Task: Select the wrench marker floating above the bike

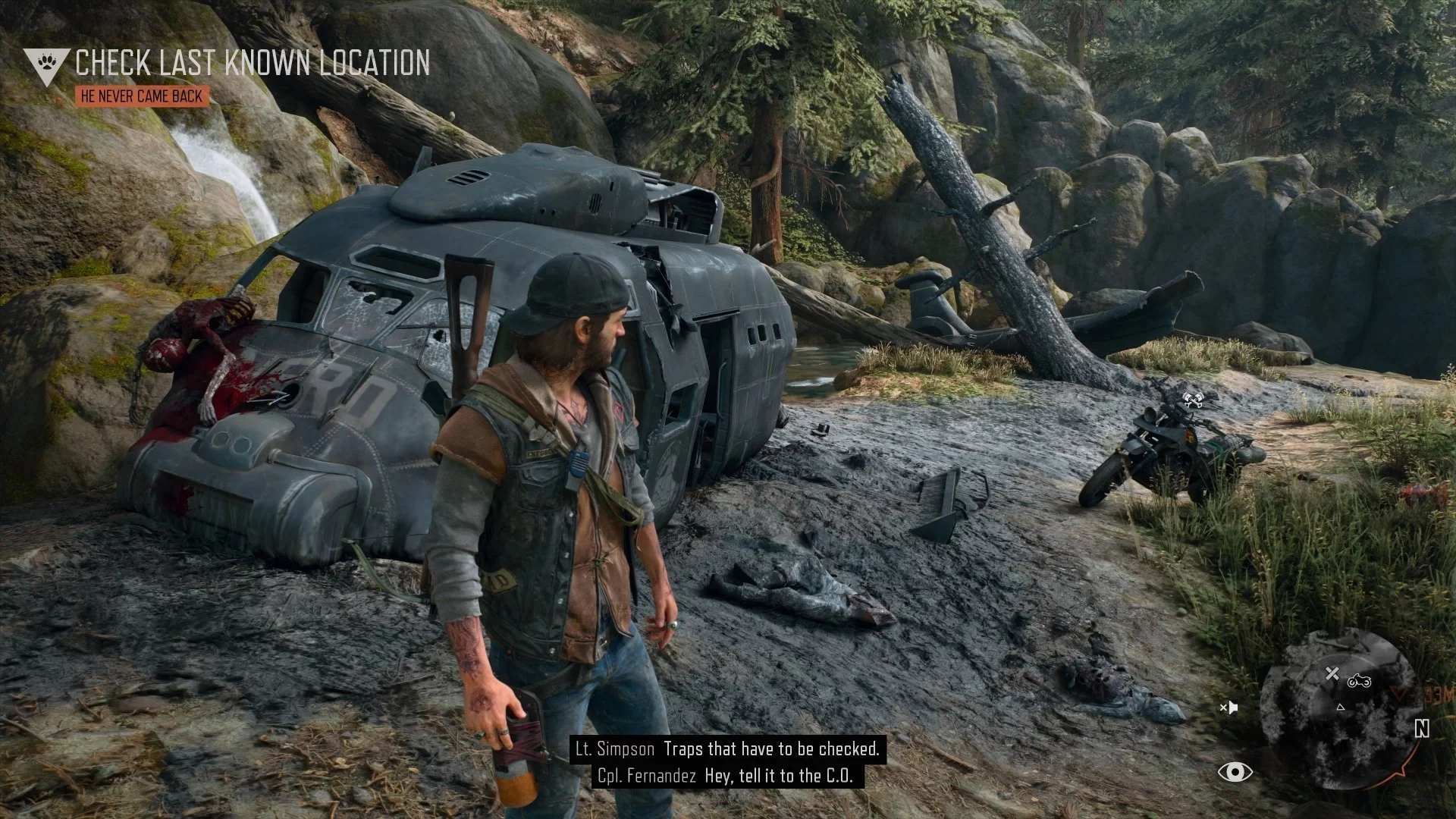Action: (1193, 399)
